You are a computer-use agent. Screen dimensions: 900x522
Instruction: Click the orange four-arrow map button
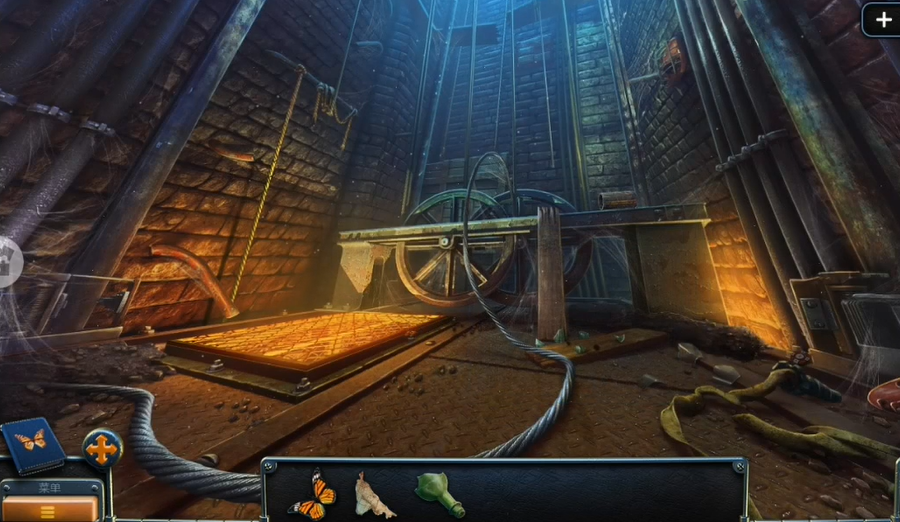(102, 449)
